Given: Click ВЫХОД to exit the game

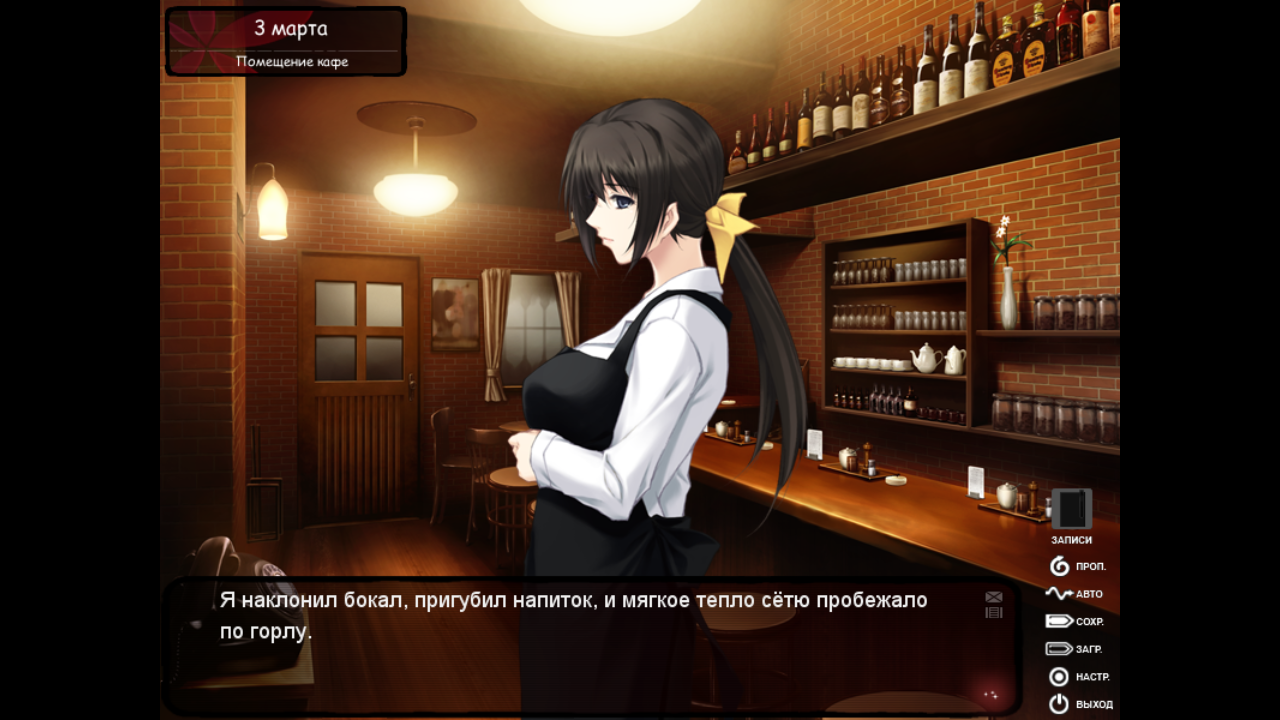Looking at the screenshot, I should tap(1079, 704).
